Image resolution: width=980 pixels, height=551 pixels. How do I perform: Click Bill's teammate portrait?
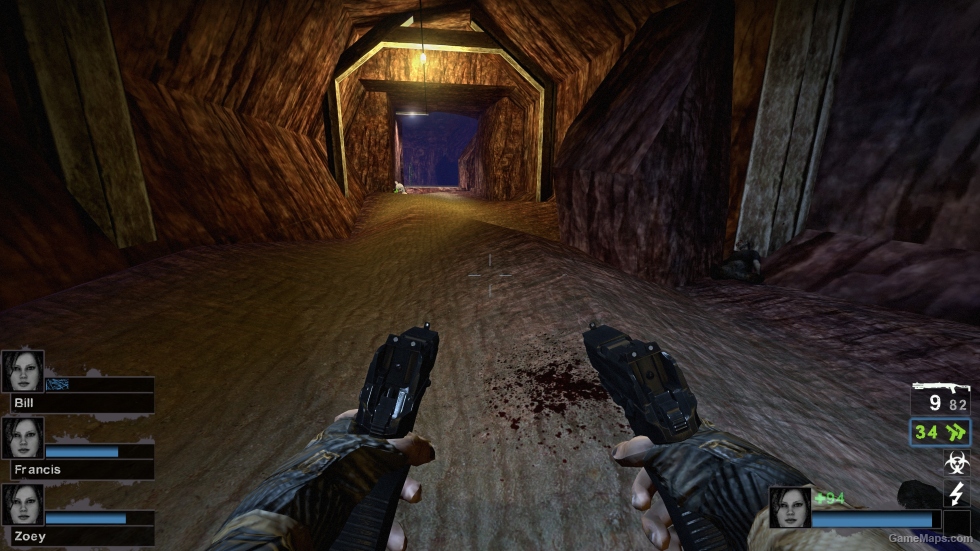[22, 370]
